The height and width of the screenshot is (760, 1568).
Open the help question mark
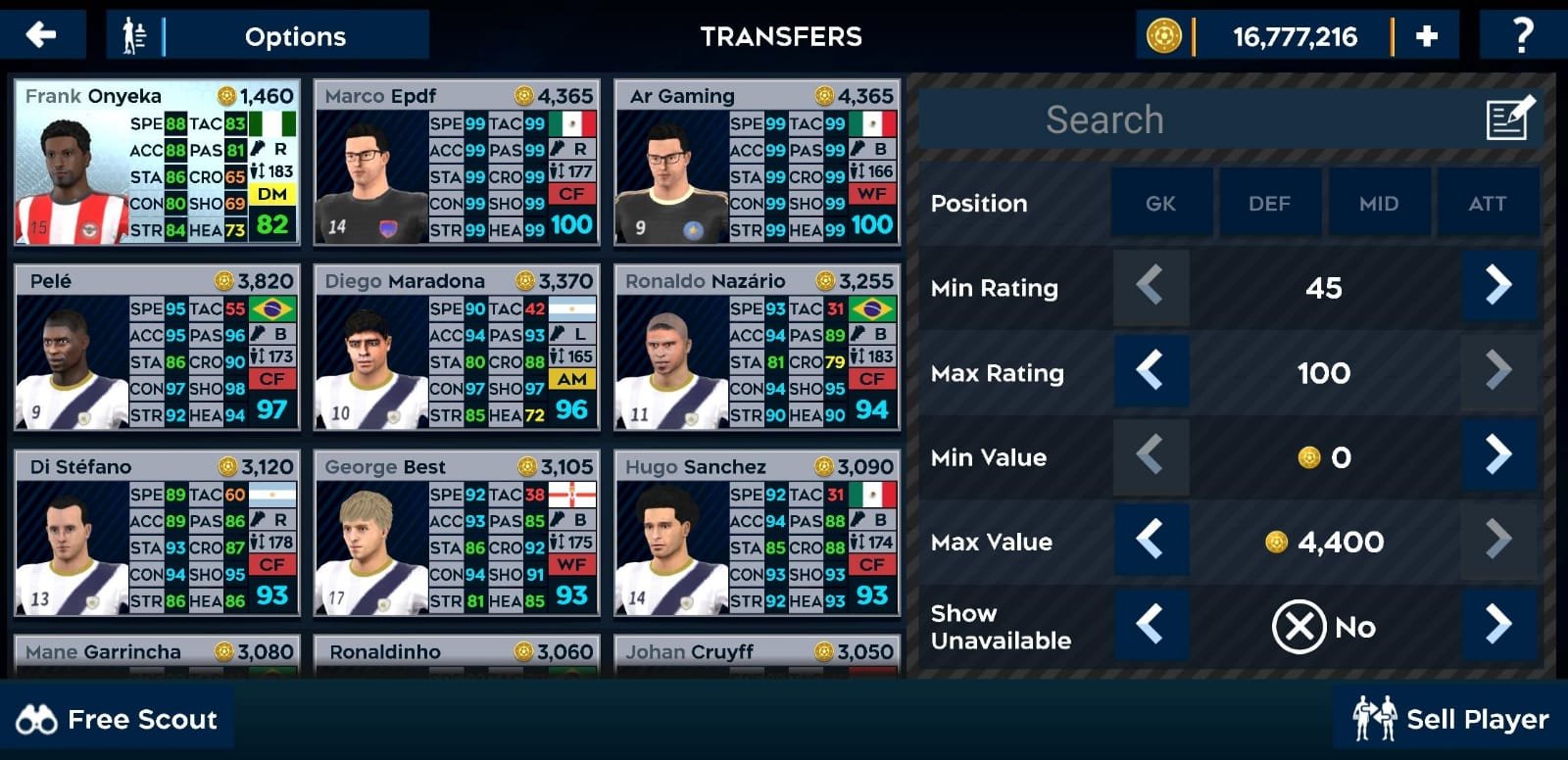click(1522, 36)
